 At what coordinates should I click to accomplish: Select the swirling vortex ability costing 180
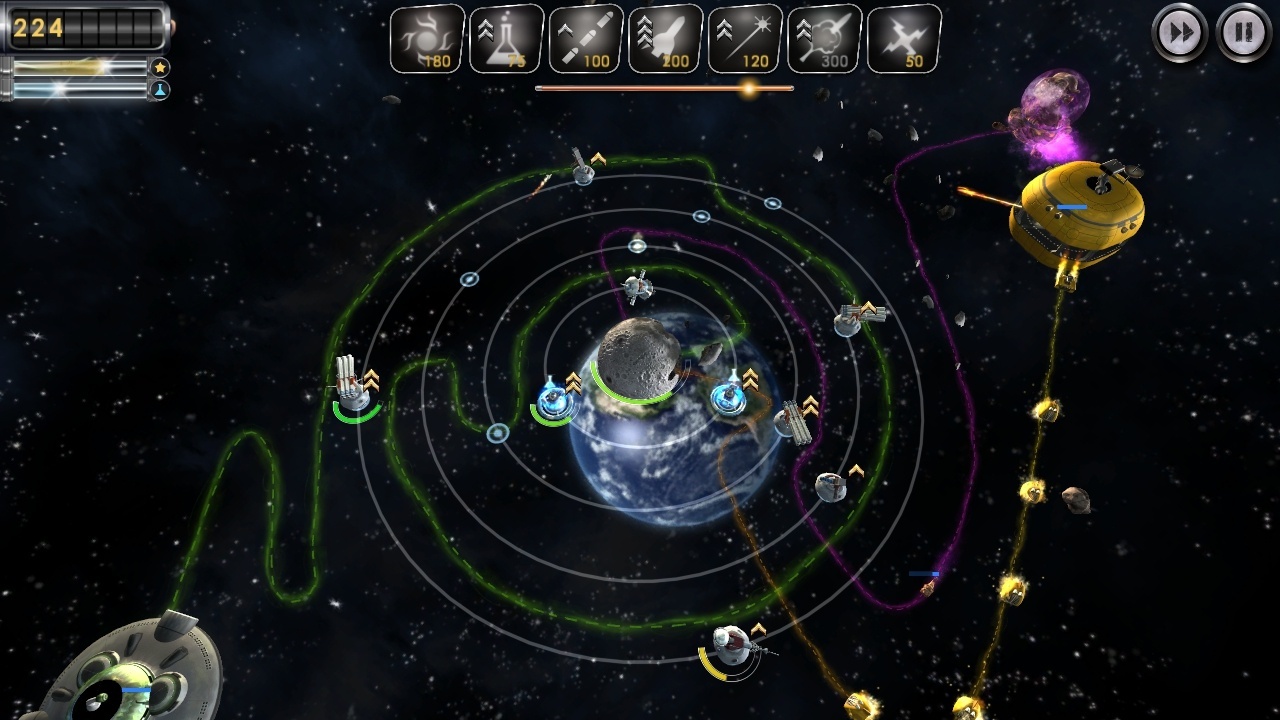425,40
